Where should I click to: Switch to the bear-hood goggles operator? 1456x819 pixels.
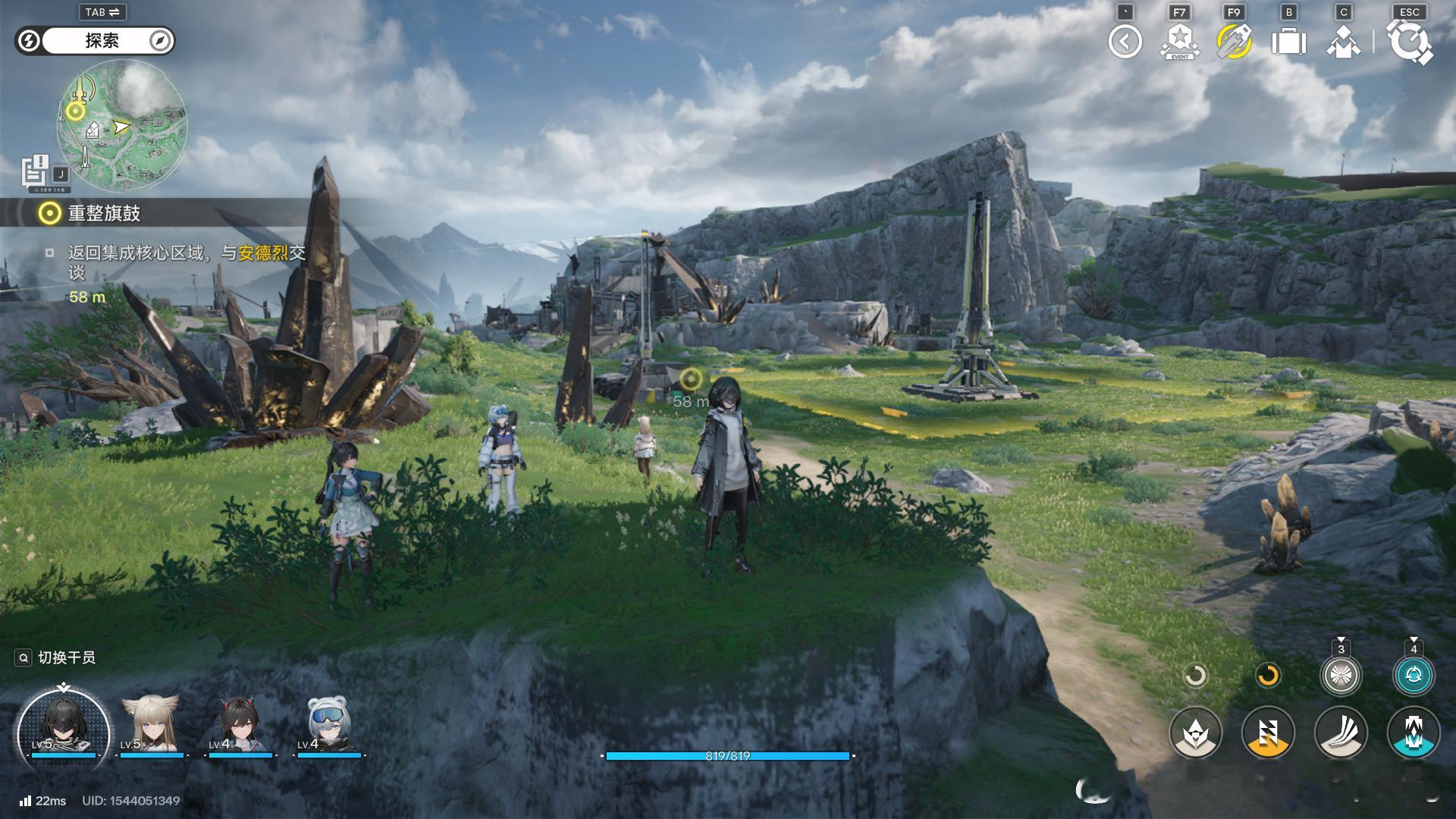coord(328,725)
